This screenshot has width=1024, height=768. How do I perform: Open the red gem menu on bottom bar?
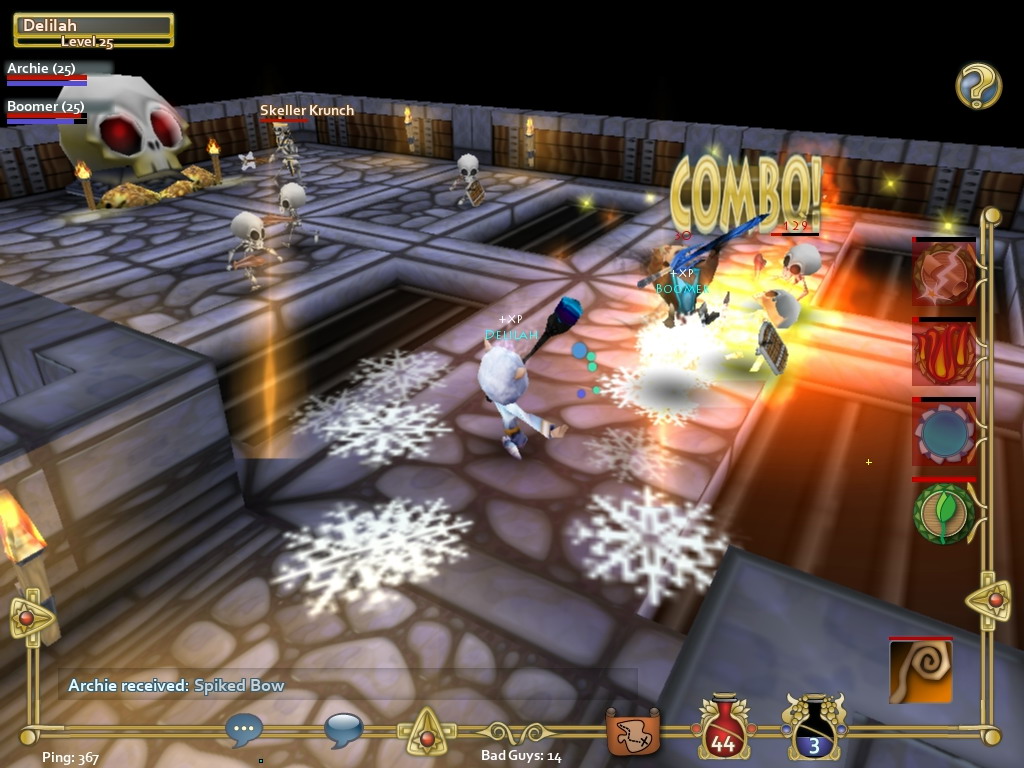click(427, 738)
